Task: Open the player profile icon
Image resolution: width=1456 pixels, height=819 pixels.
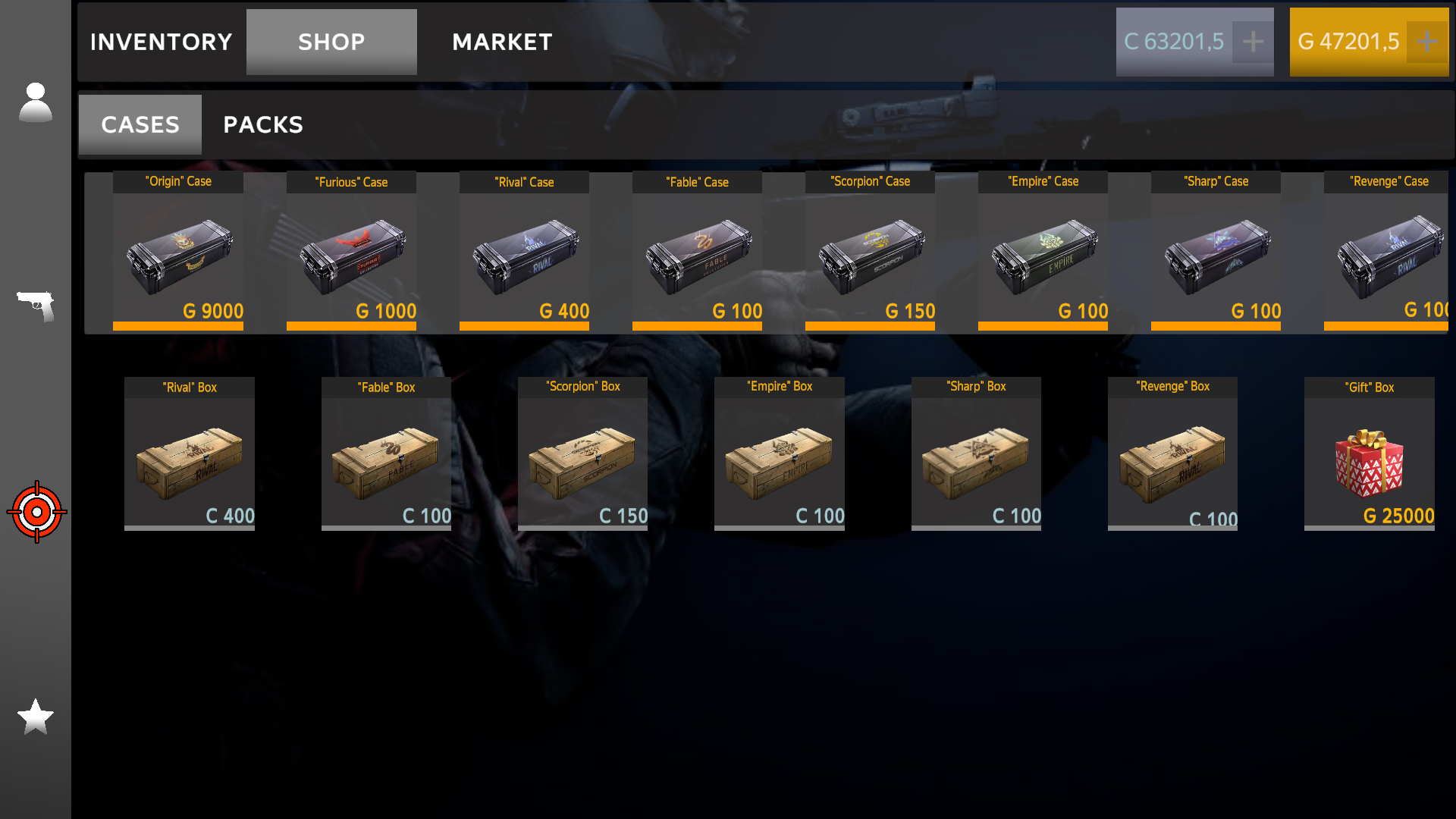Action: click(x=36, y=102)
